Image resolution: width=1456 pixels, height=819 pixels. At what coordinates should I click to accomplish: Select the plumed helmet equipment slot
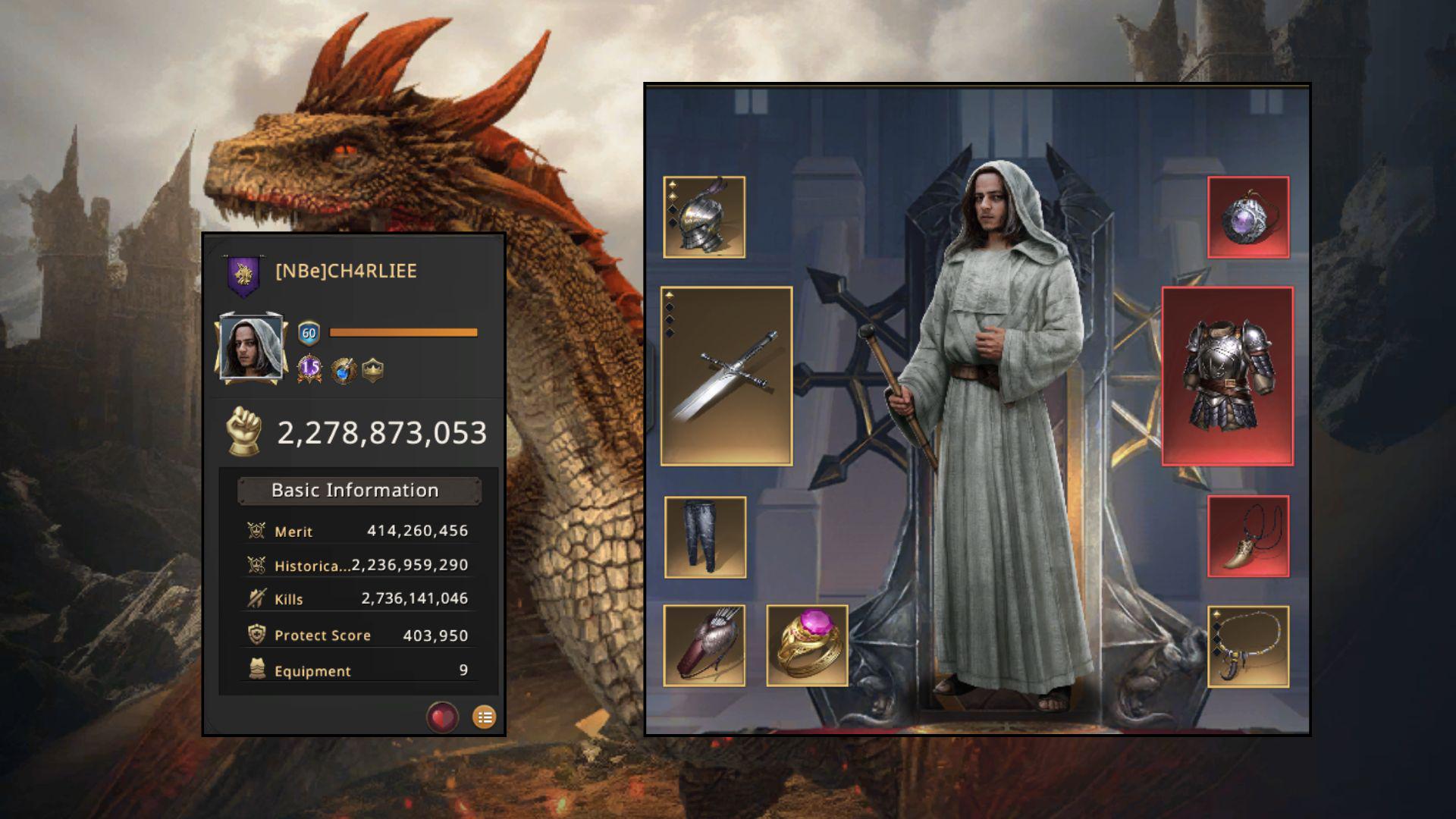click(x=704, y=218)
